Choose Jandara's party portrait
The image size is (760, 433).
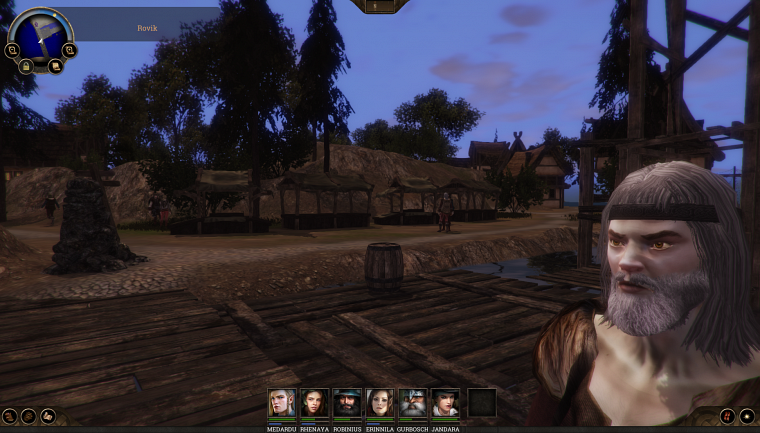[446, 403]
